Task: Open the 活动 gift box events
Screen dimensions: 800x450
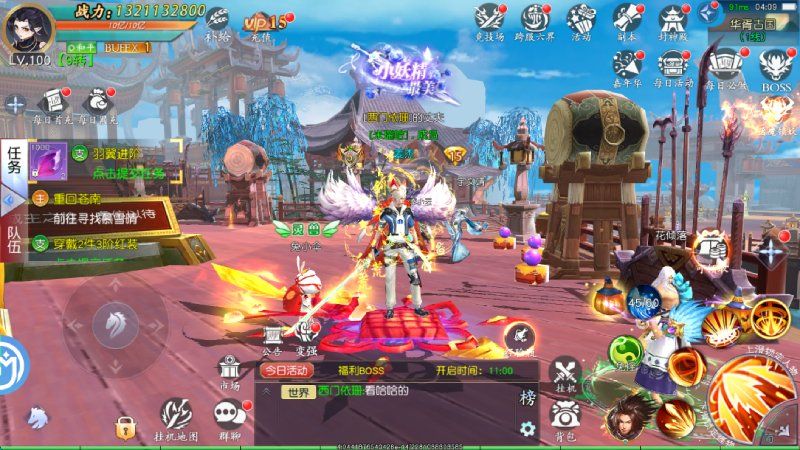Action: pos(581,20)
